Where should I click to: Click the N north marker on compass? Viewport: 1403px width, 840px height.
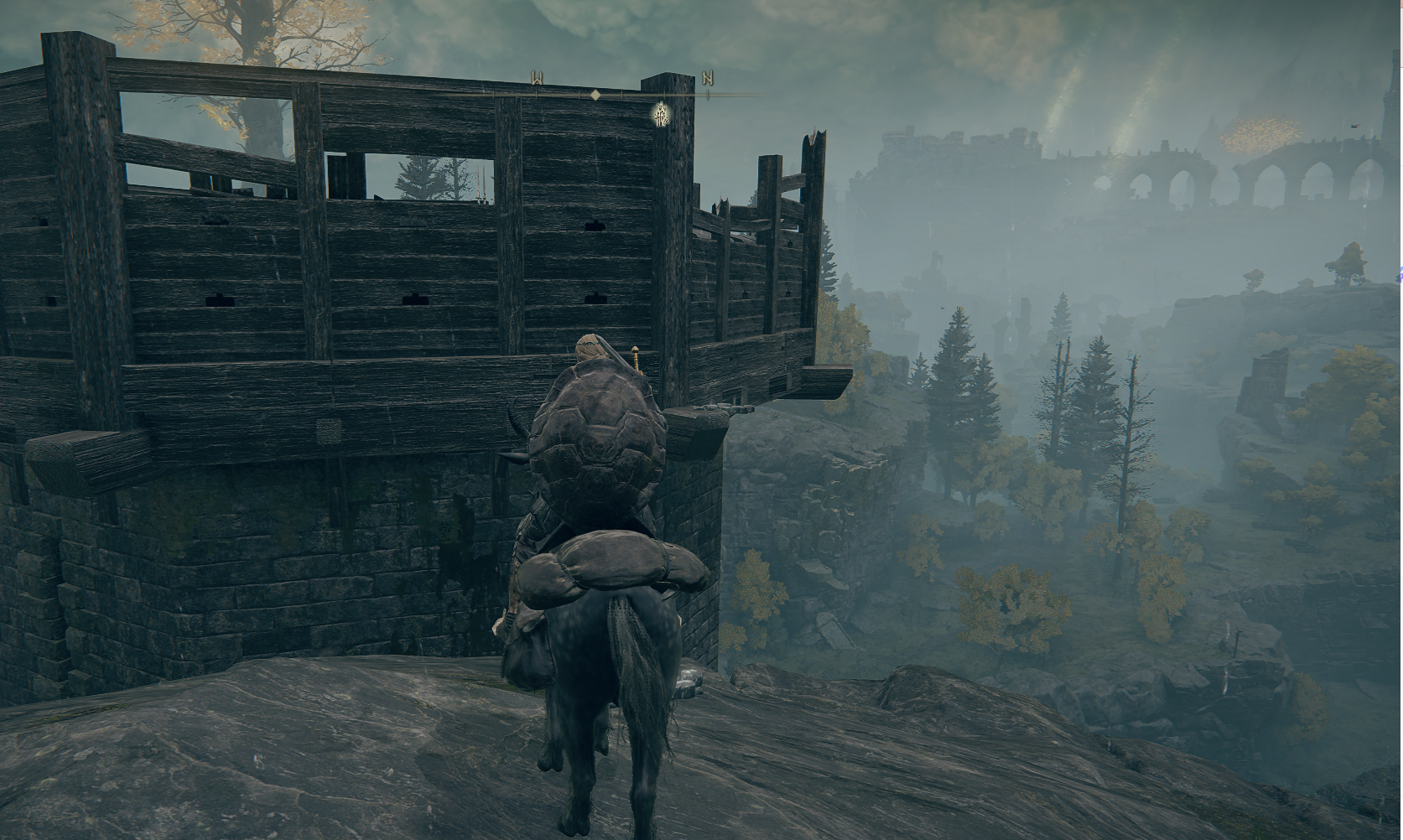[x=708, y=79]
